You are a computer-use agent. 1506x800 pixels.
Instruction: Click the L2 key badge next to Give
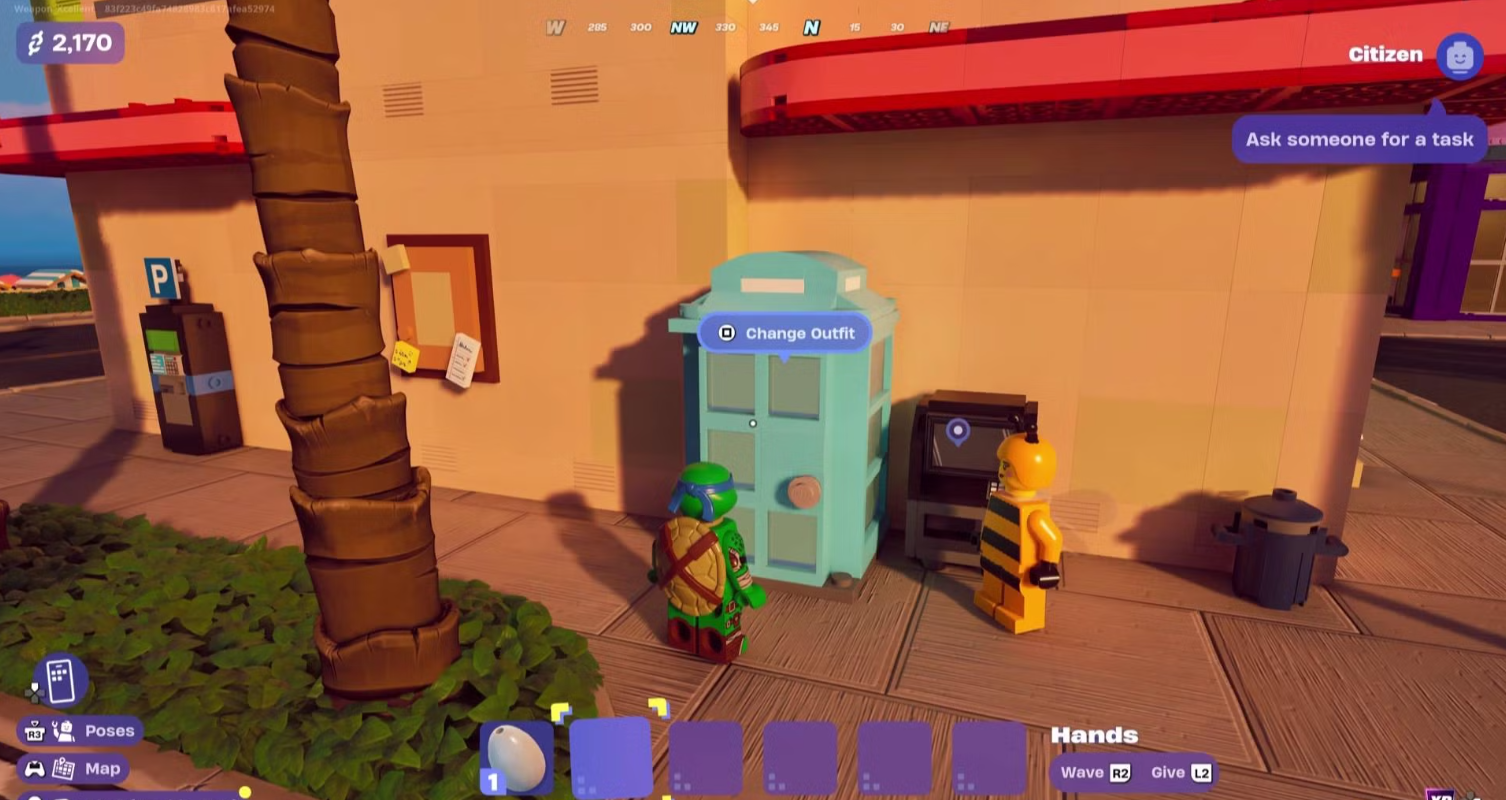click(x=1199, y=772)
